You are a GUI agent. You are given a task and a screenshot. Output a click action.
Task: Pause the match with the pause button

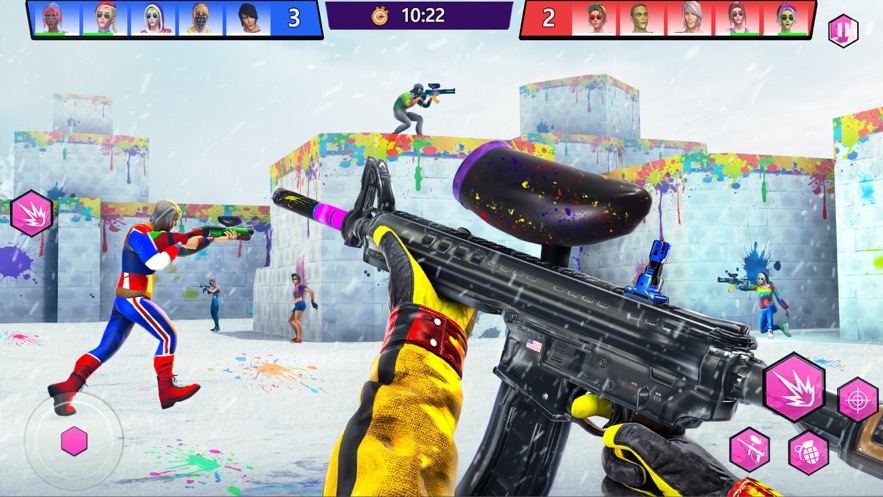coord(842,30)
